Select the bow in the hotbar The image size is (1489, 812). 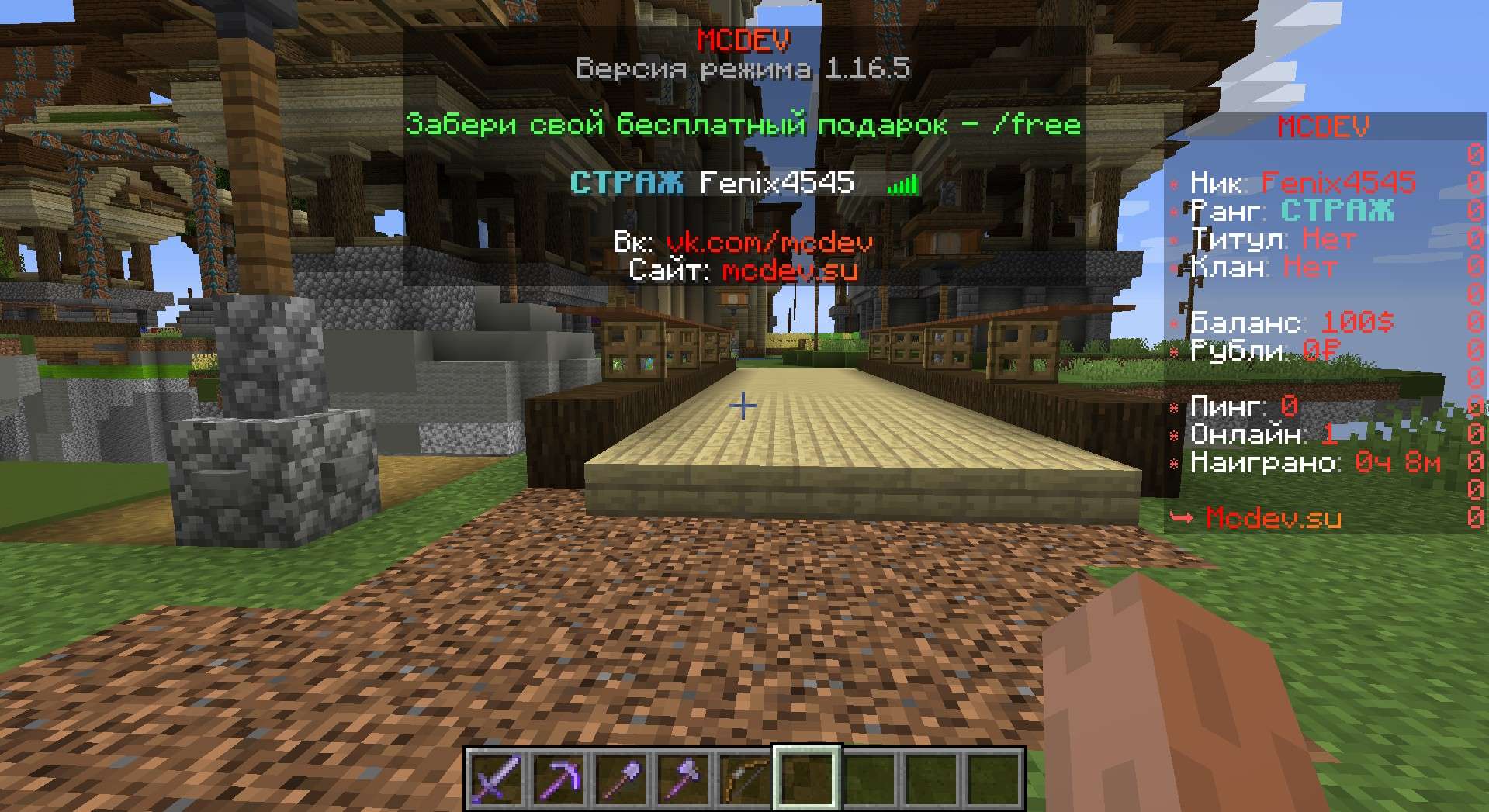[746, 779]
